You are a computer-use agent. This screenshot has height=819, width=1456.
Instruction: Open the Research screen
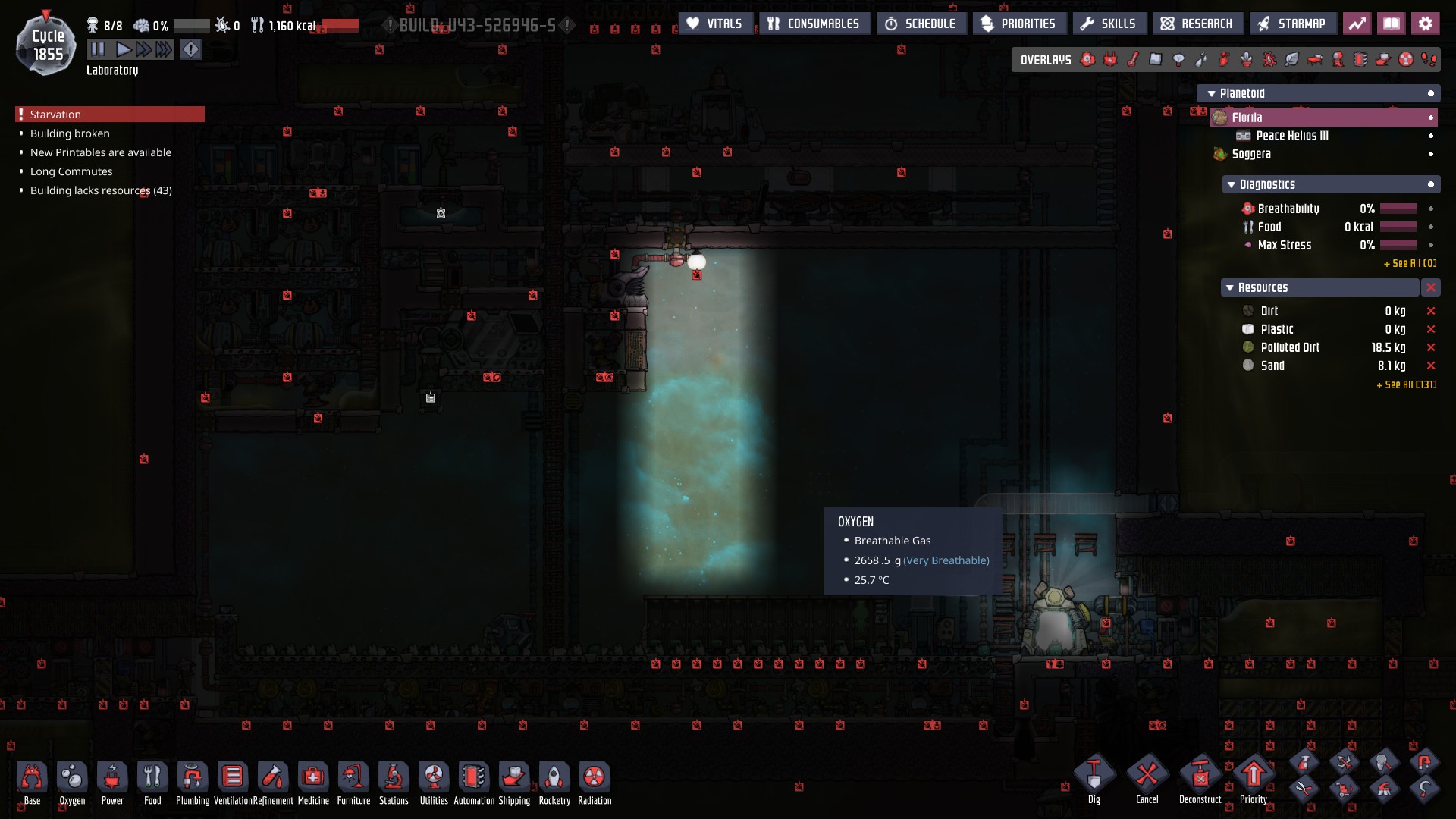click(1197, 23)
